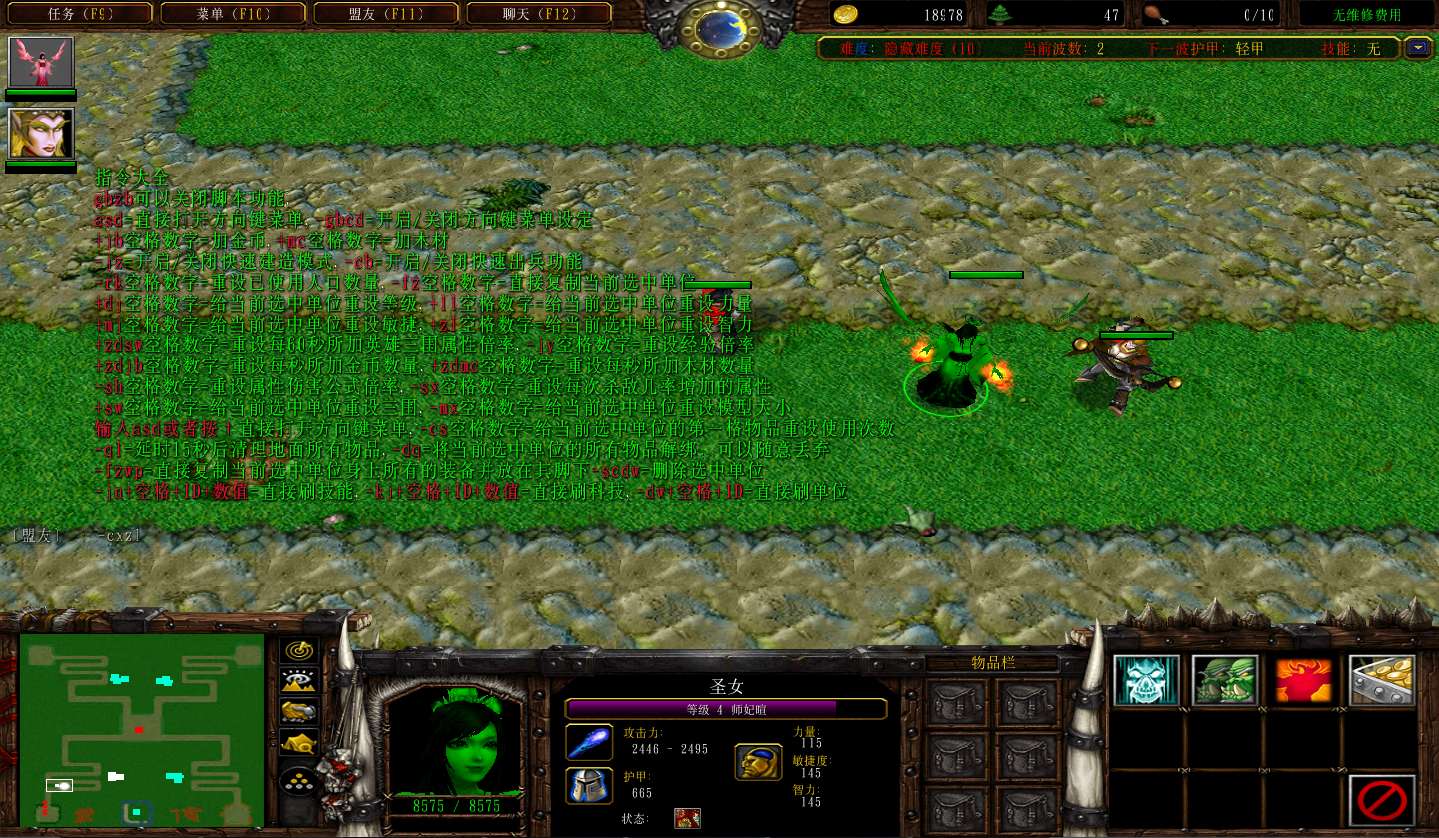Activate the icy blue skull ability
This screenshot has width=1439, height=838.
1146,681
